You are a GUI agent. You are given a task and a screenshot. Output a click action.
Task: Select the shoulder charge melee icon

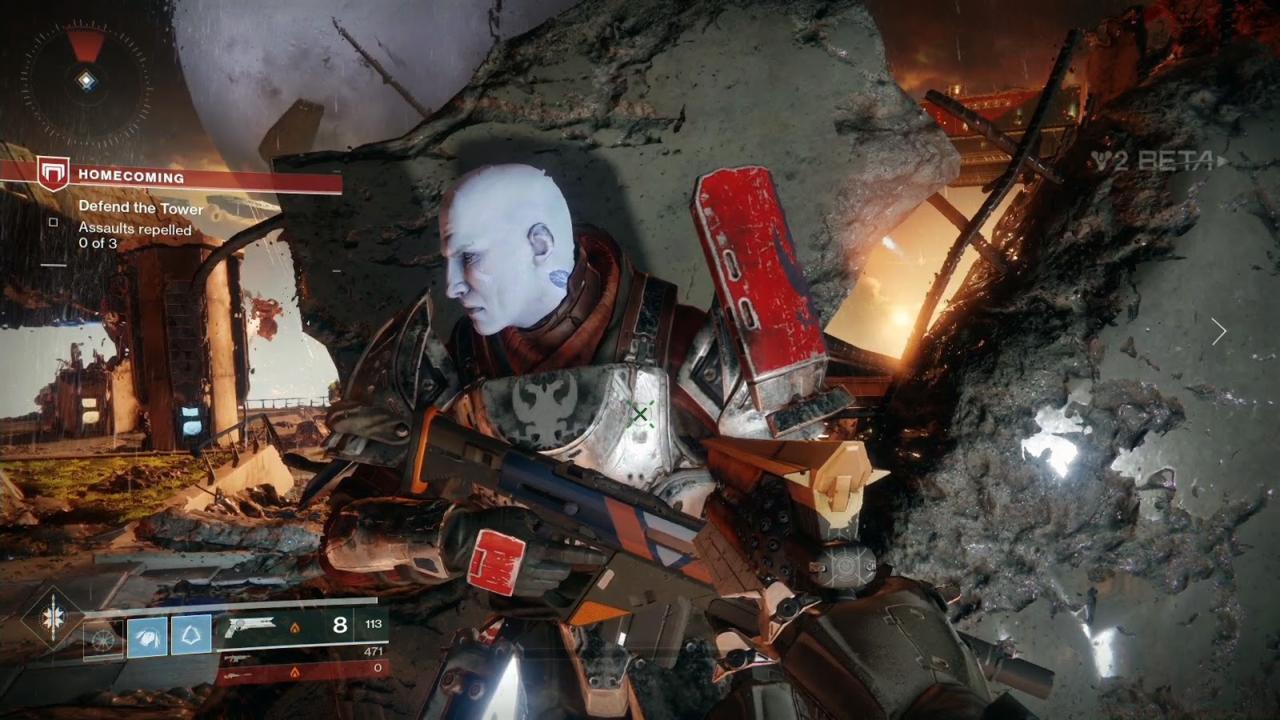click(148, 639)
